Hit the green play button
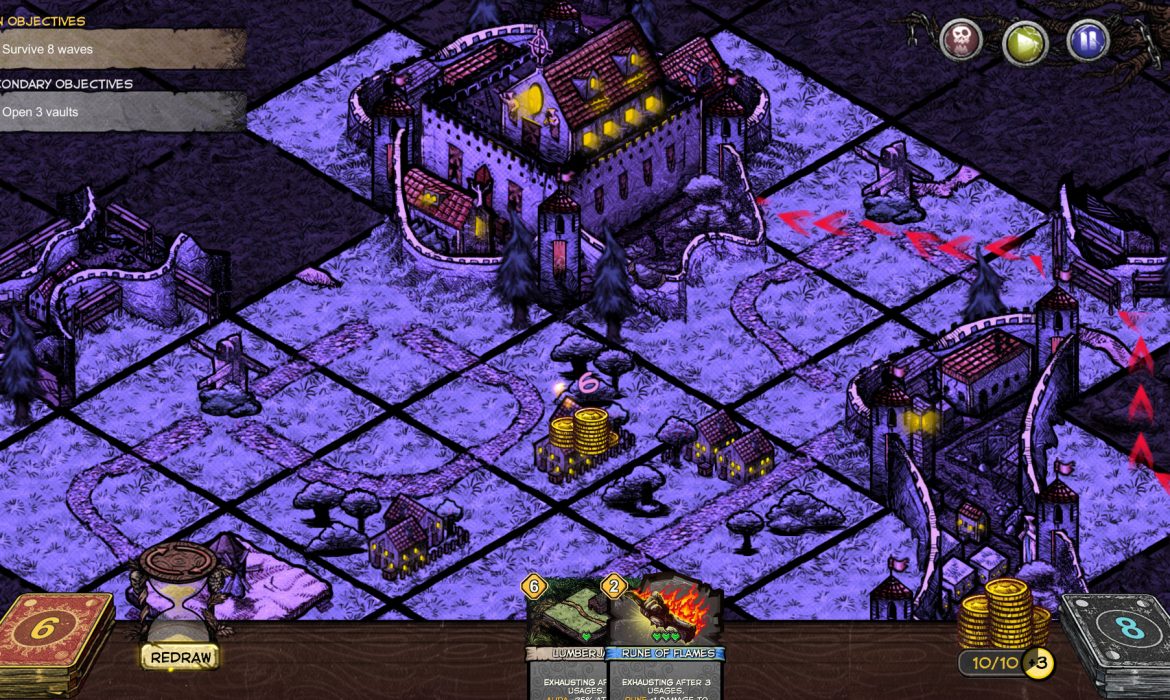1170x700 pixels. click(x=1025, y=42)
